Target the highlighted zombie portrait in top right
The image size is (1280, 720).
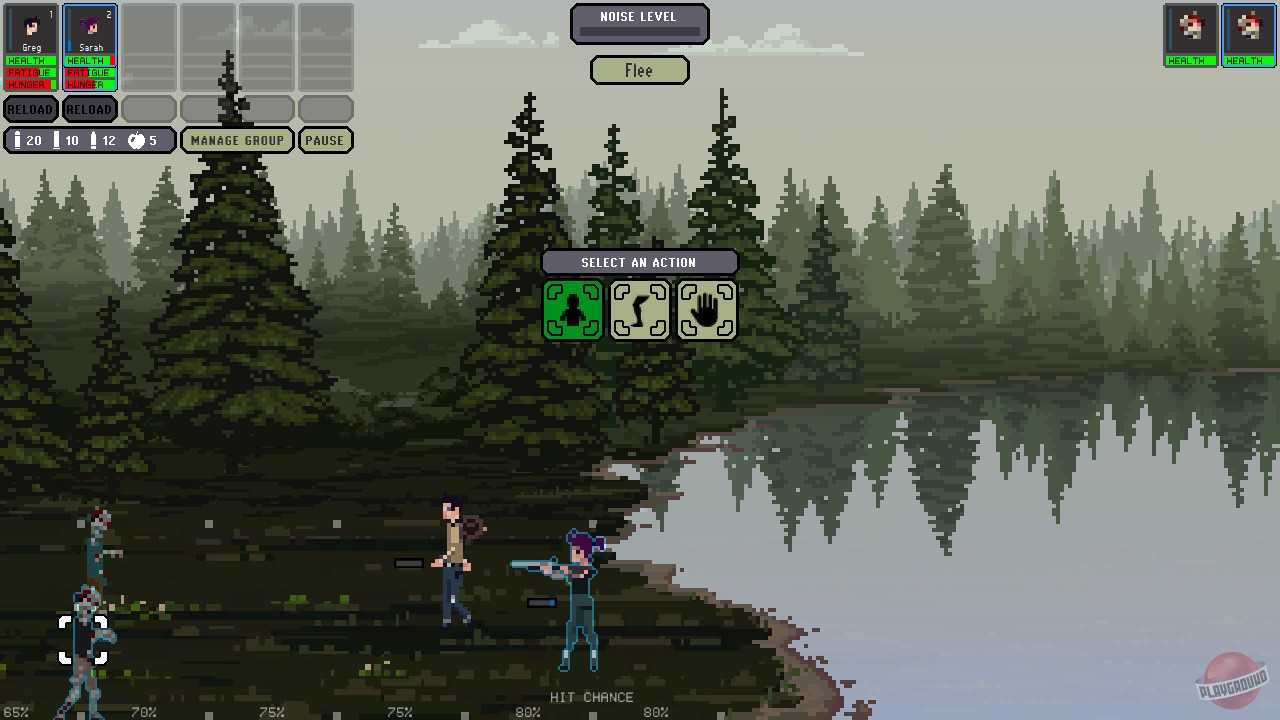pyautogui.click(x=1247, y=33)
